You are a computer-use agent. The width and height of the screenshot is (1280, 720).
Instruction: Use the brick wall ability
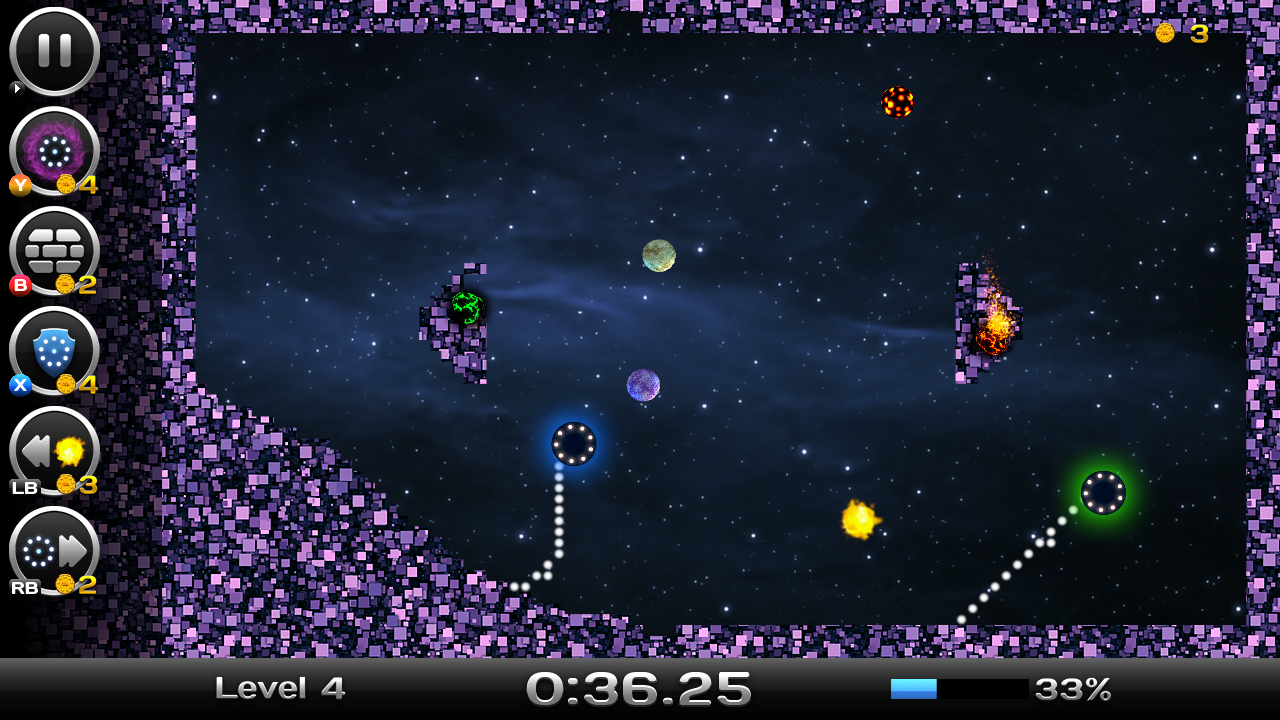pos(54,250)
